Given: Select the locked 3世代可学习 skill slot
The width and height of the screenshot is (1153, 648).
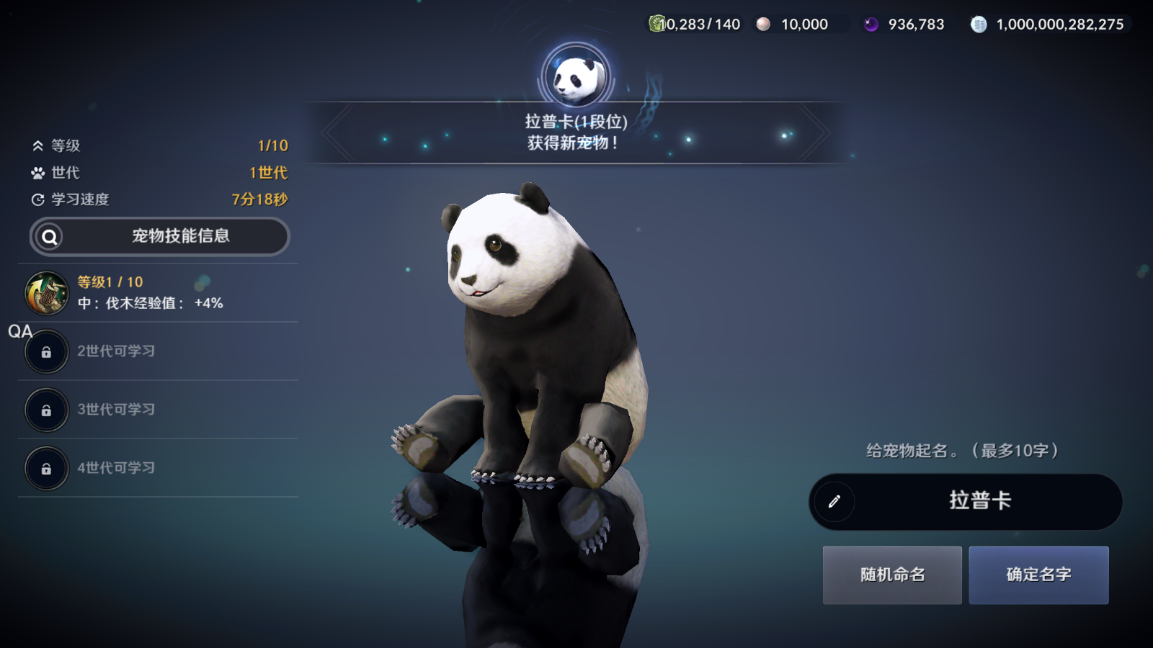Looking at the screenshot, I should pos(47,410).
